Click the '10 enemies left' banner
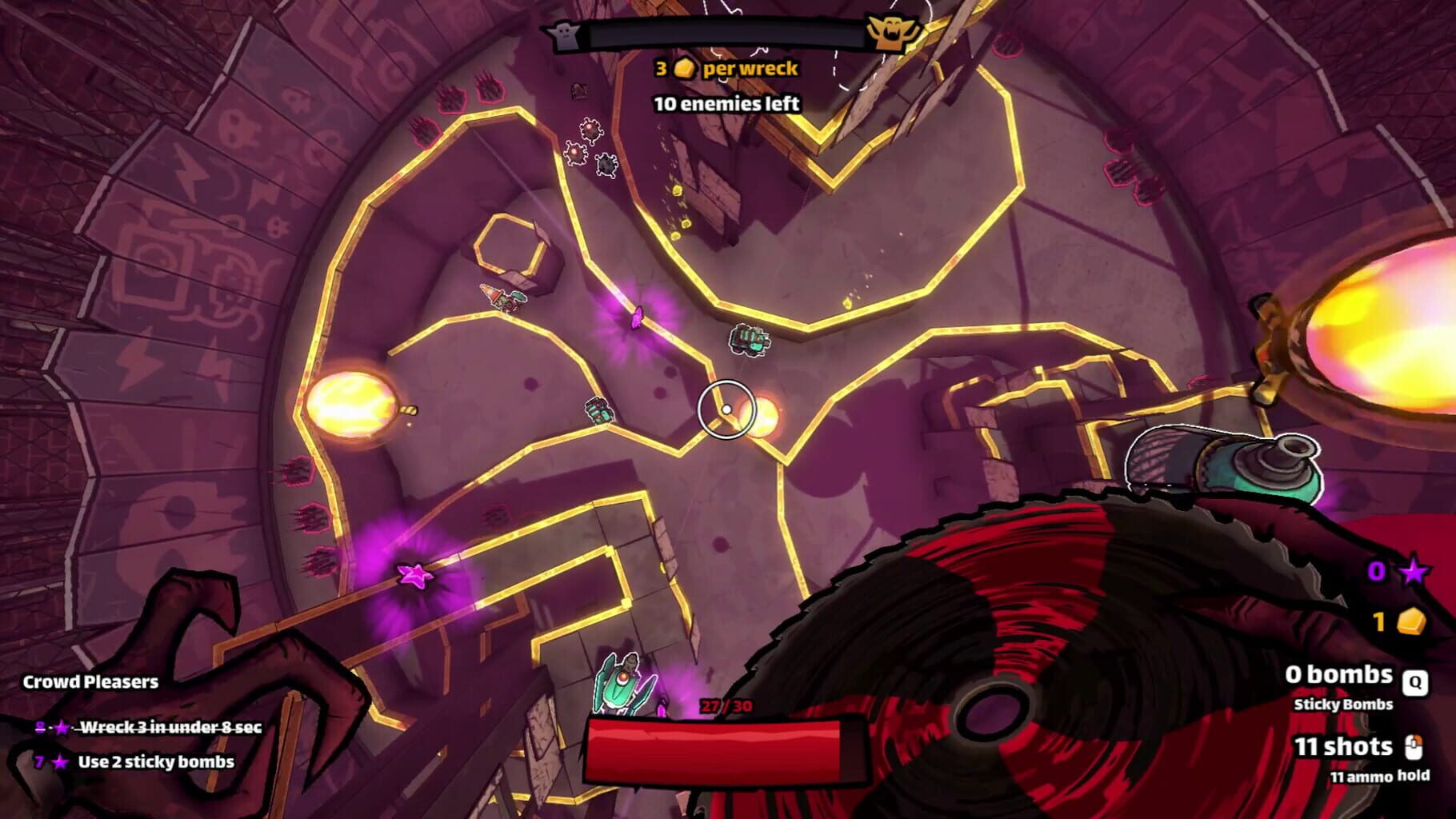Screen dimensions: 1456x819 (x=725, y=103)
